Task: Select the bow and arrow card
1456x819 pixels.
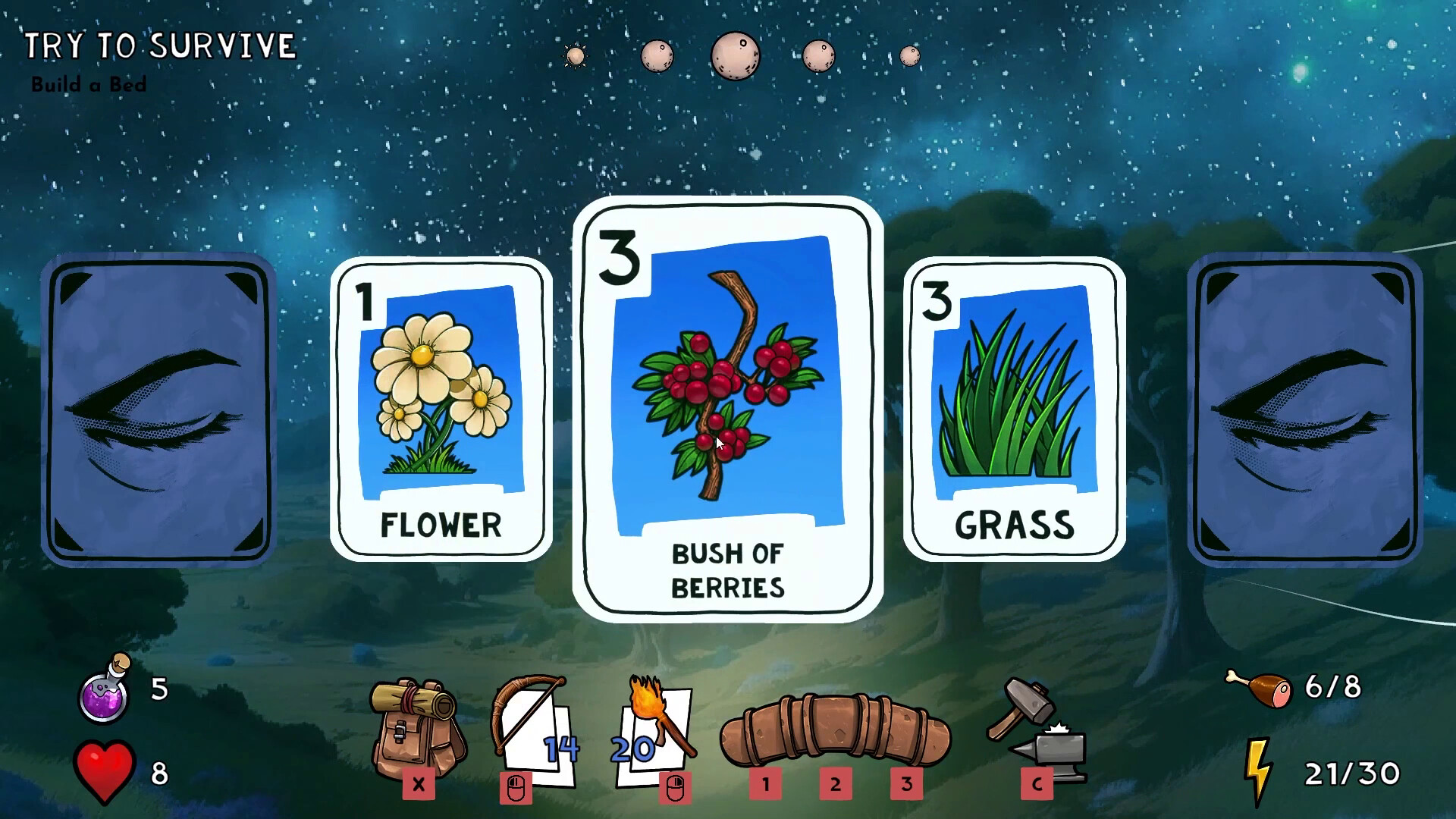Action: (x=531, y=728)
